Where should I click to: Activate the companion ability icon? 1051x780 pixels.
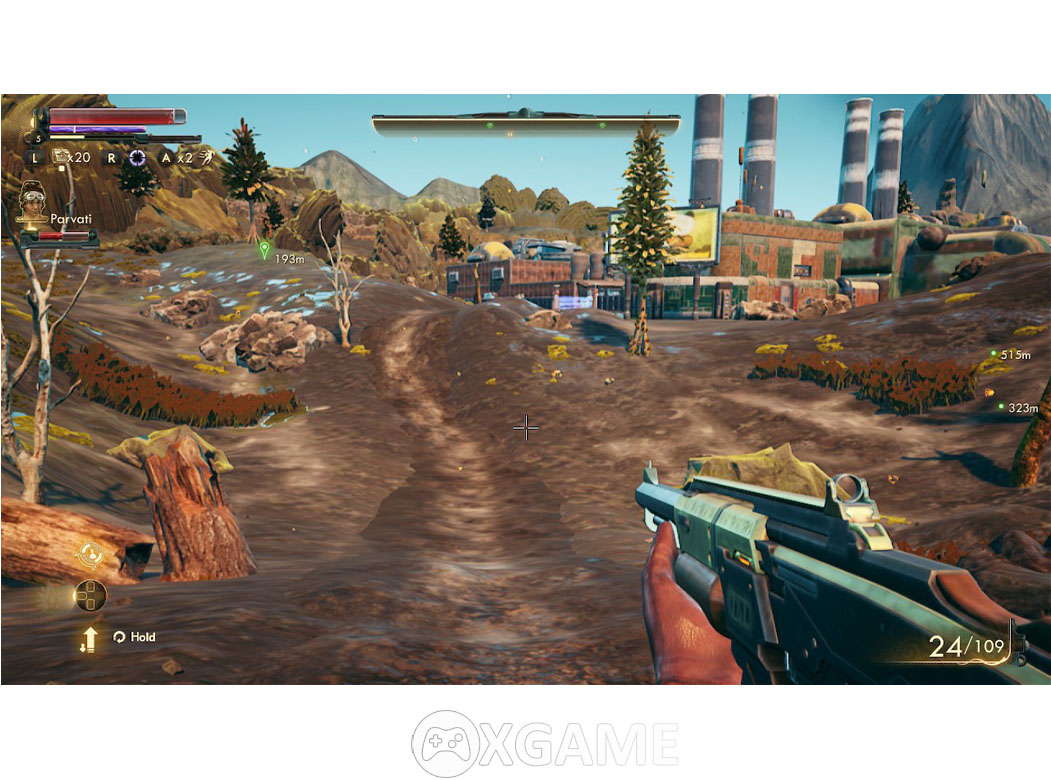click(91, 554)
